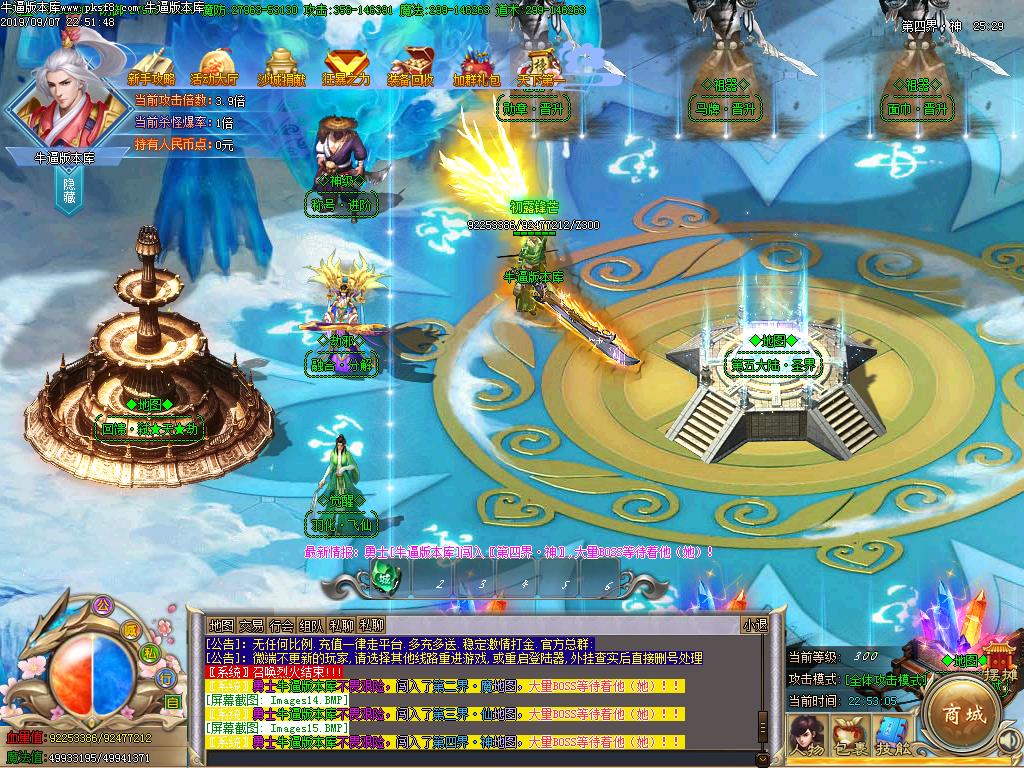Activate the 狂暴之力 icon
This screenshot has width=1024, height=768.
point(347,66)
